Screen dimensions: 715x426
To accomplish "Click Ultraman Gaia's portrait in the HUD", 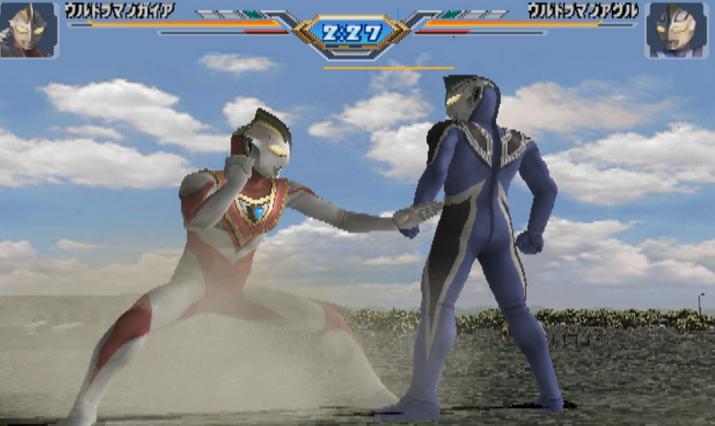I will click(28, 29).
